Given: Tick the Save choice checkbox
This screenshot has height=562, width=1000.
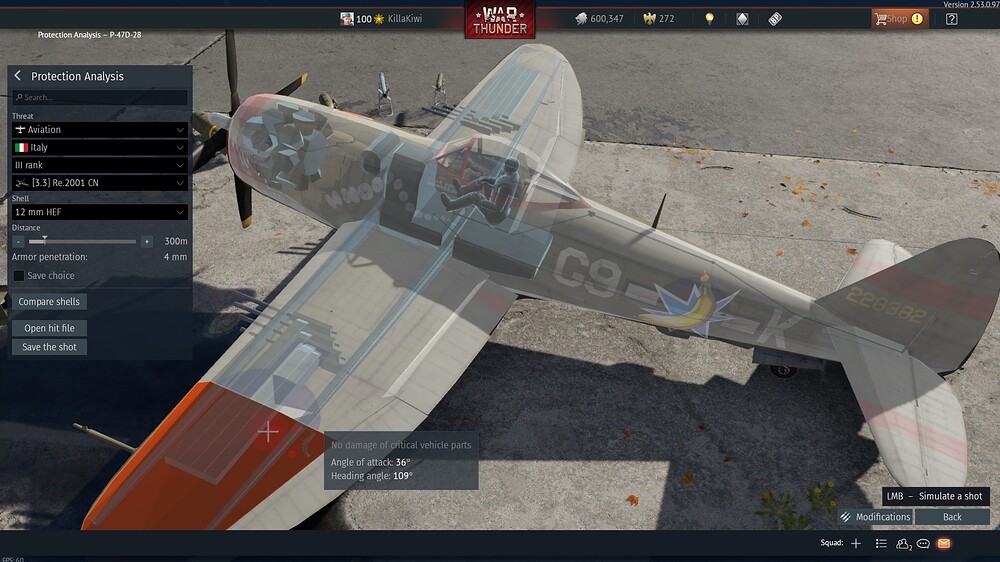Looking at the screenshot, I should [x=19, y=276].
